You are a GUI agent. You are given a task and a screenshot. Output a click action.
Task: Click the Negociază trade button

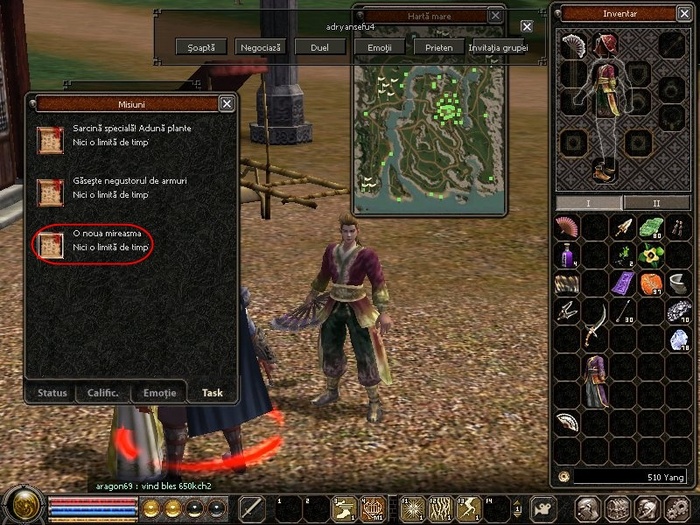coord(260,47)
